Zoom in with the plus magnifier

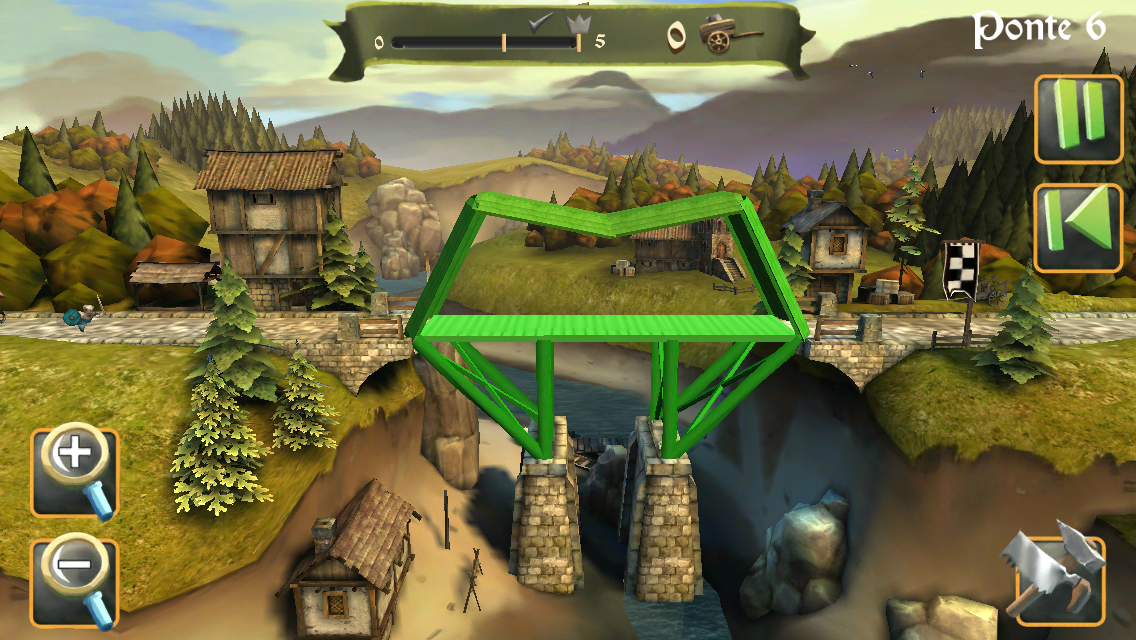pos(75,472)
